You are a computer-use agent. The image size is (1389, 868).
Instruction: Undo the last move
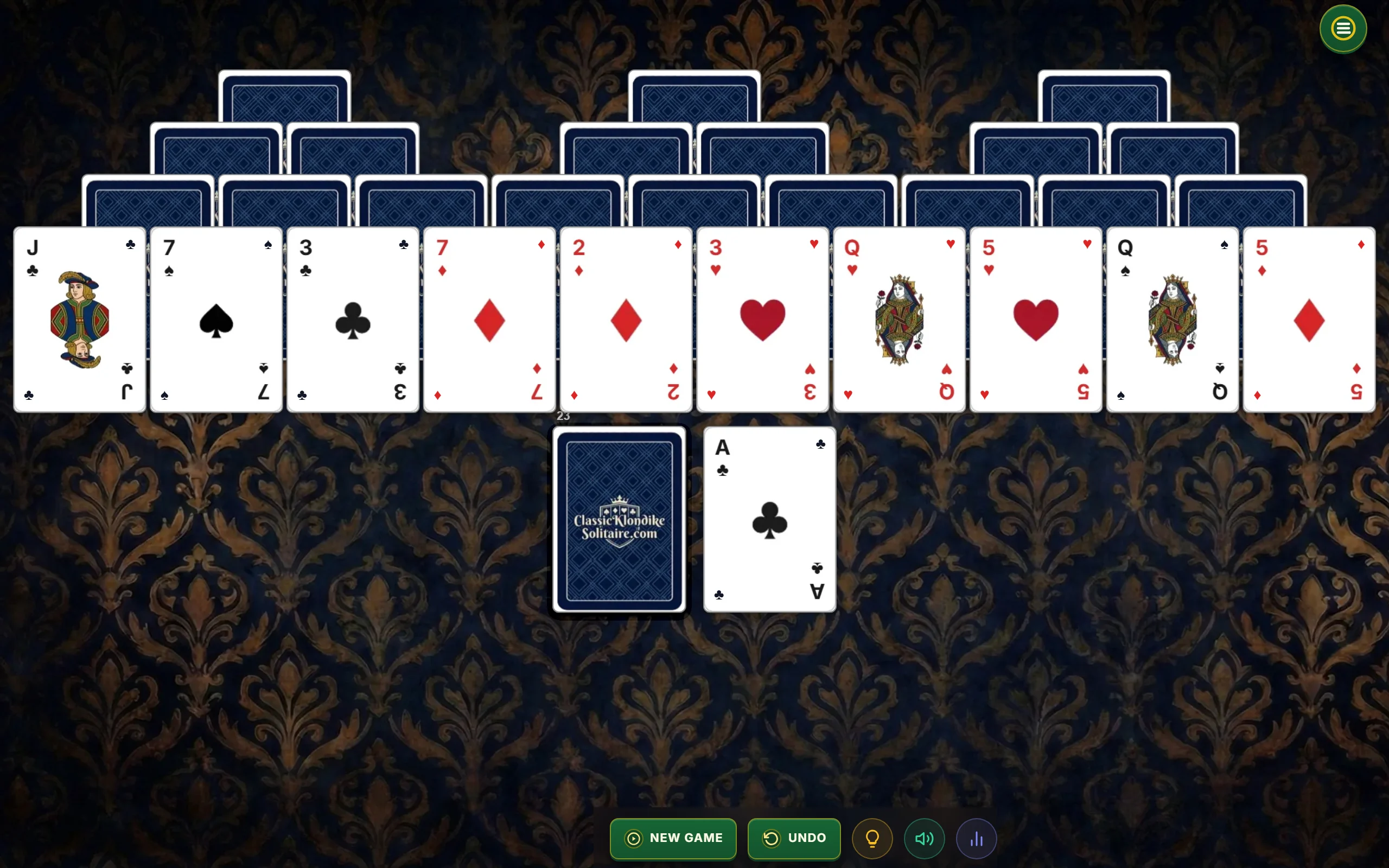tap(794, 838)
